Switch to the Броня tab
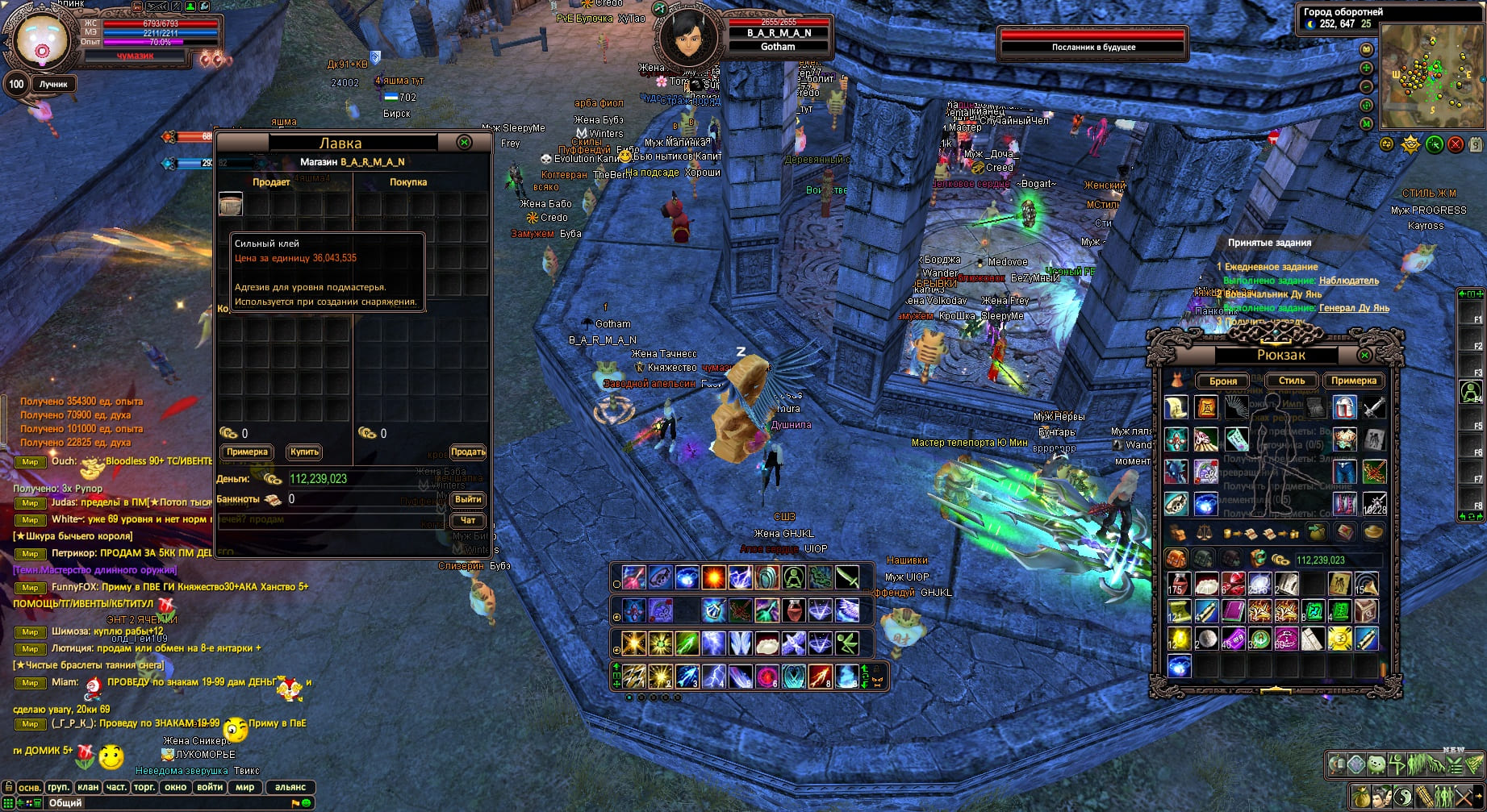 tap(1223, 381)
